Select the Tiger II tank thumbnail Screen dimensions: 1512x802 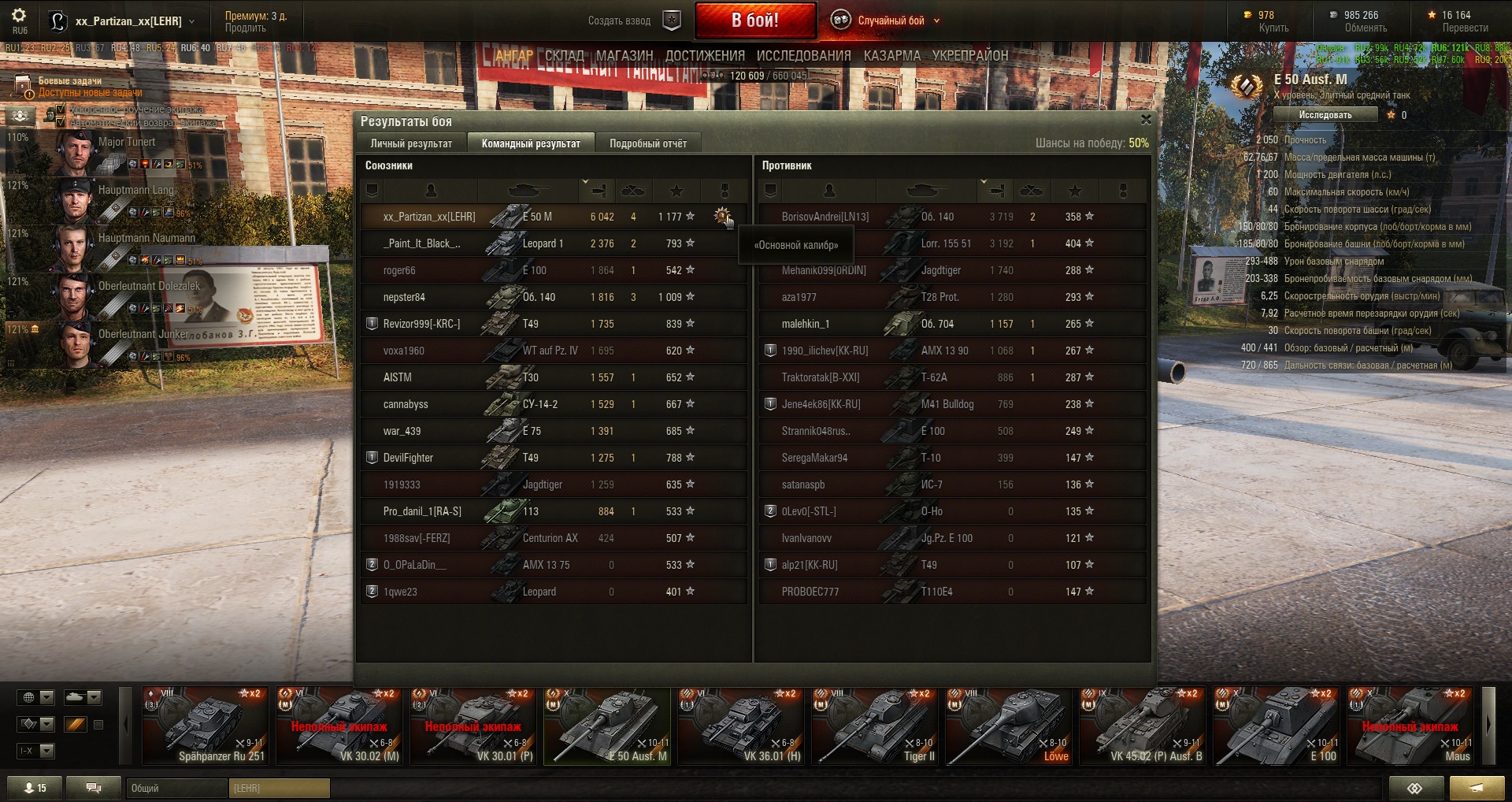pos(874,726)
